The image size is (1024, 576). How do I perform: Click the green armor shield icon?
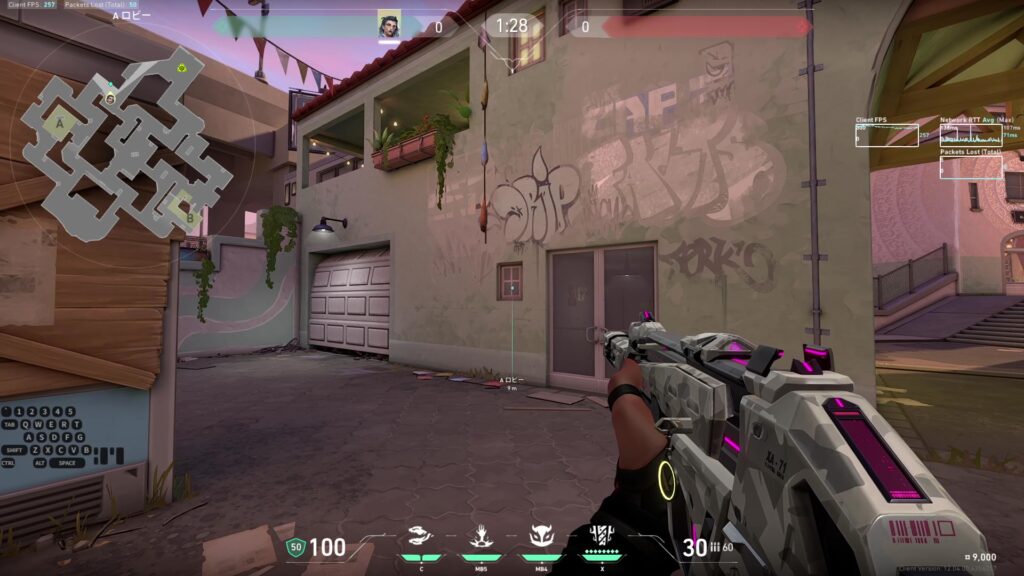295,547
